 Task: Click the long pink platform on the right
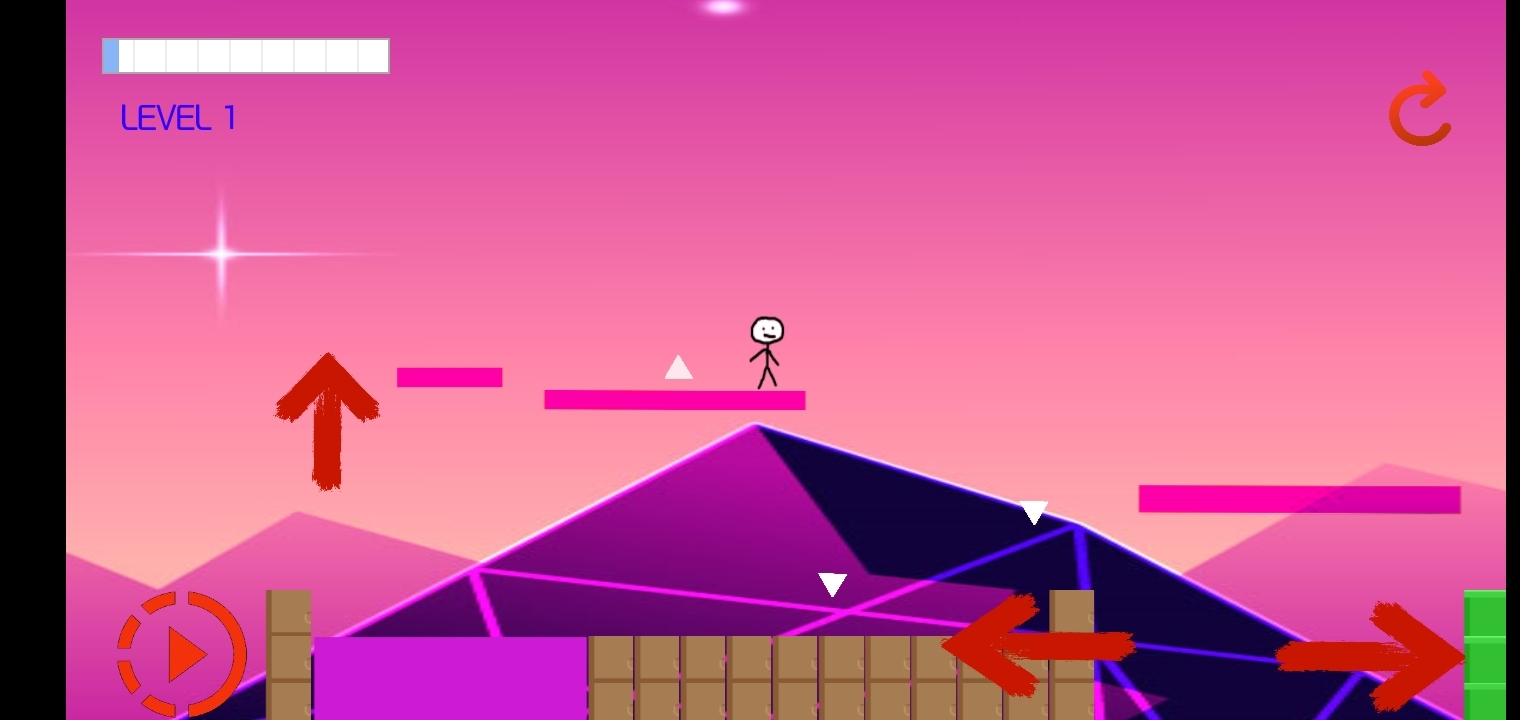[1299, 497]
